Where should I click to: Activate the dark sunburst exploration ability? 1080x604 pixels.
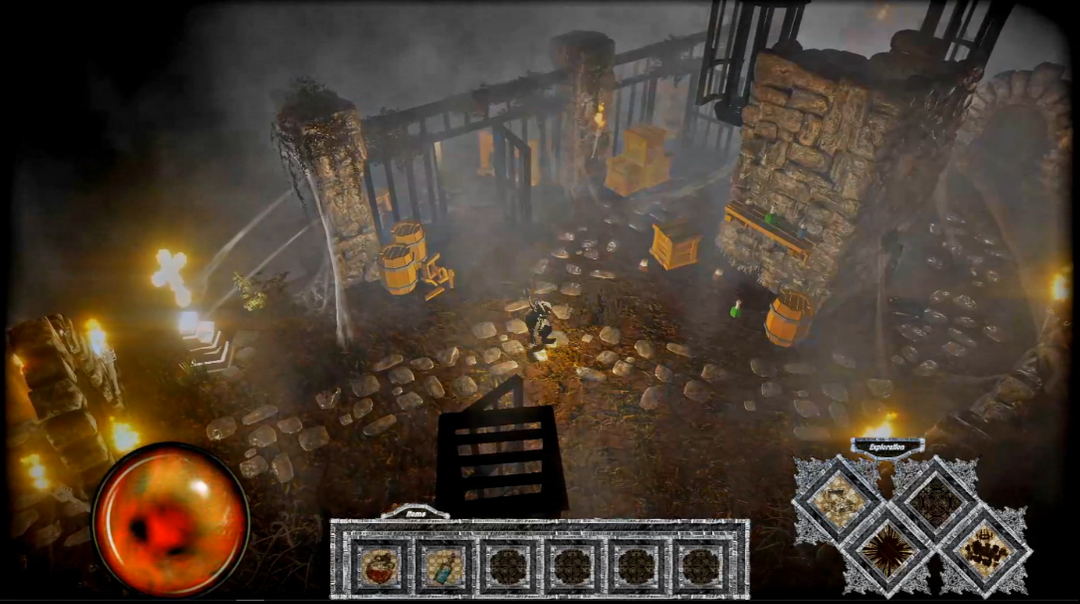coord(885,547)
